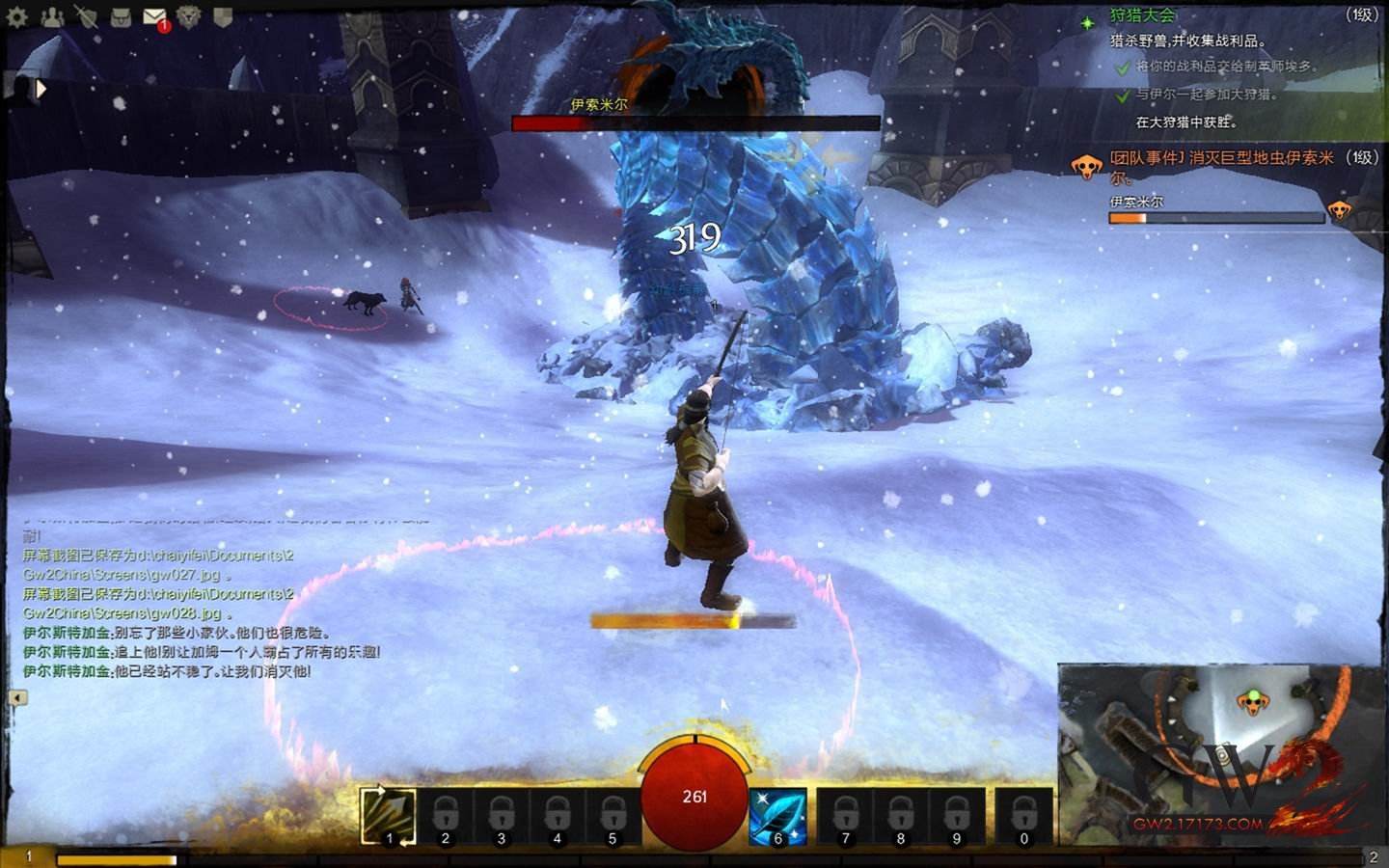Expand the party panel arrow
Screen dimensions: 1389x868
click(41, 90)
